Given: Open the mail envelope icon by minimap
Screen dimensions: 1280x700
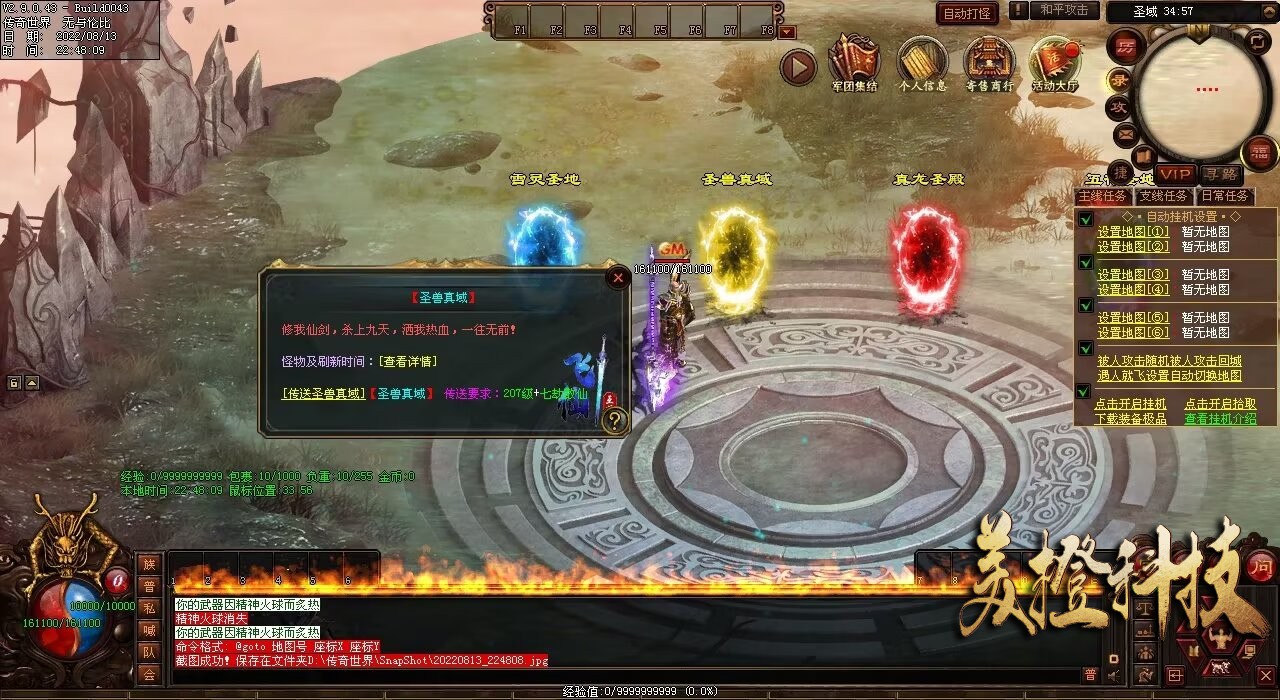Looking at the screenshot, I should [x=1126, y=133].
